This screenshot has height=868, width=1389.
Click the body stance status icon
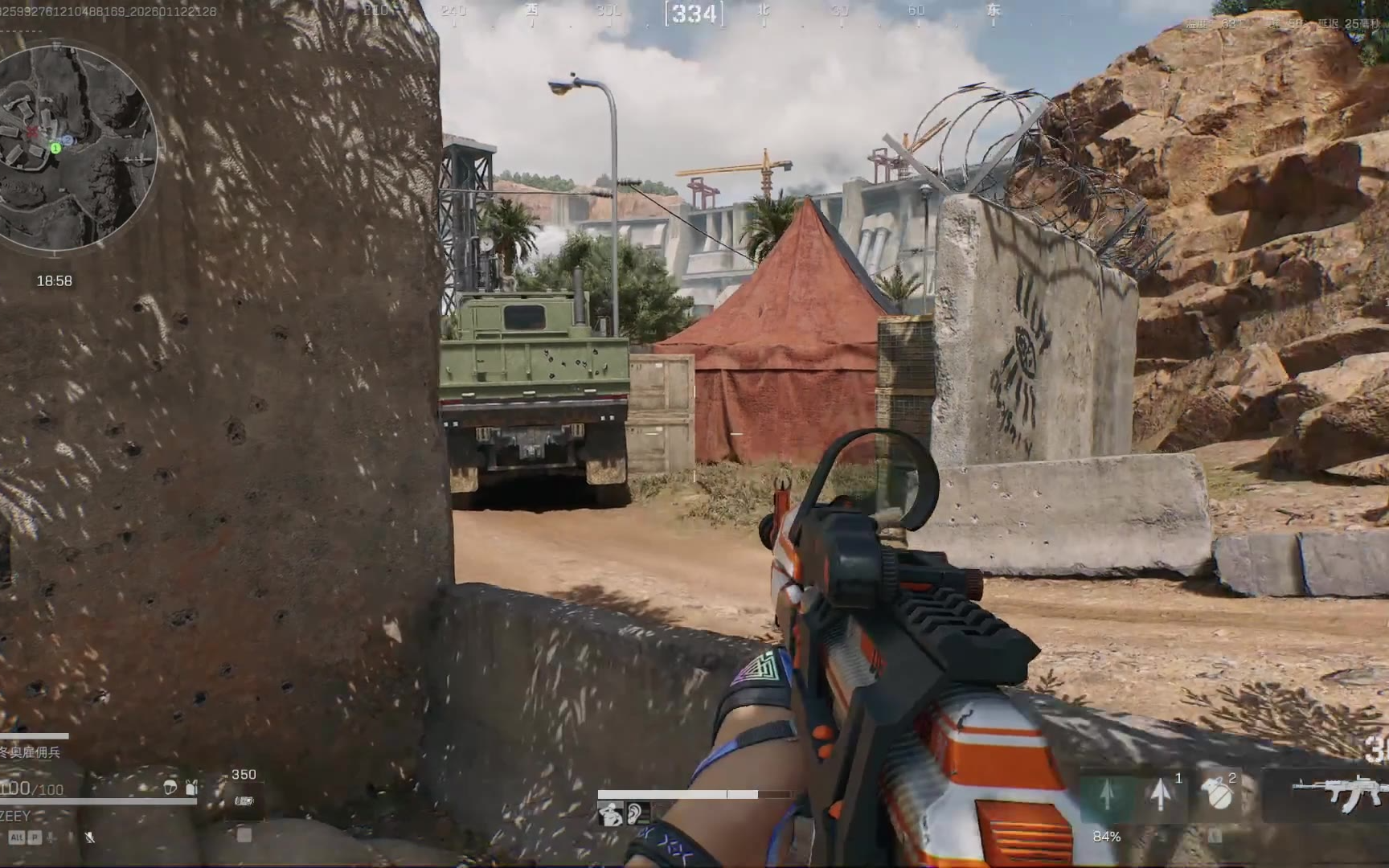click(x=611, y=815)
